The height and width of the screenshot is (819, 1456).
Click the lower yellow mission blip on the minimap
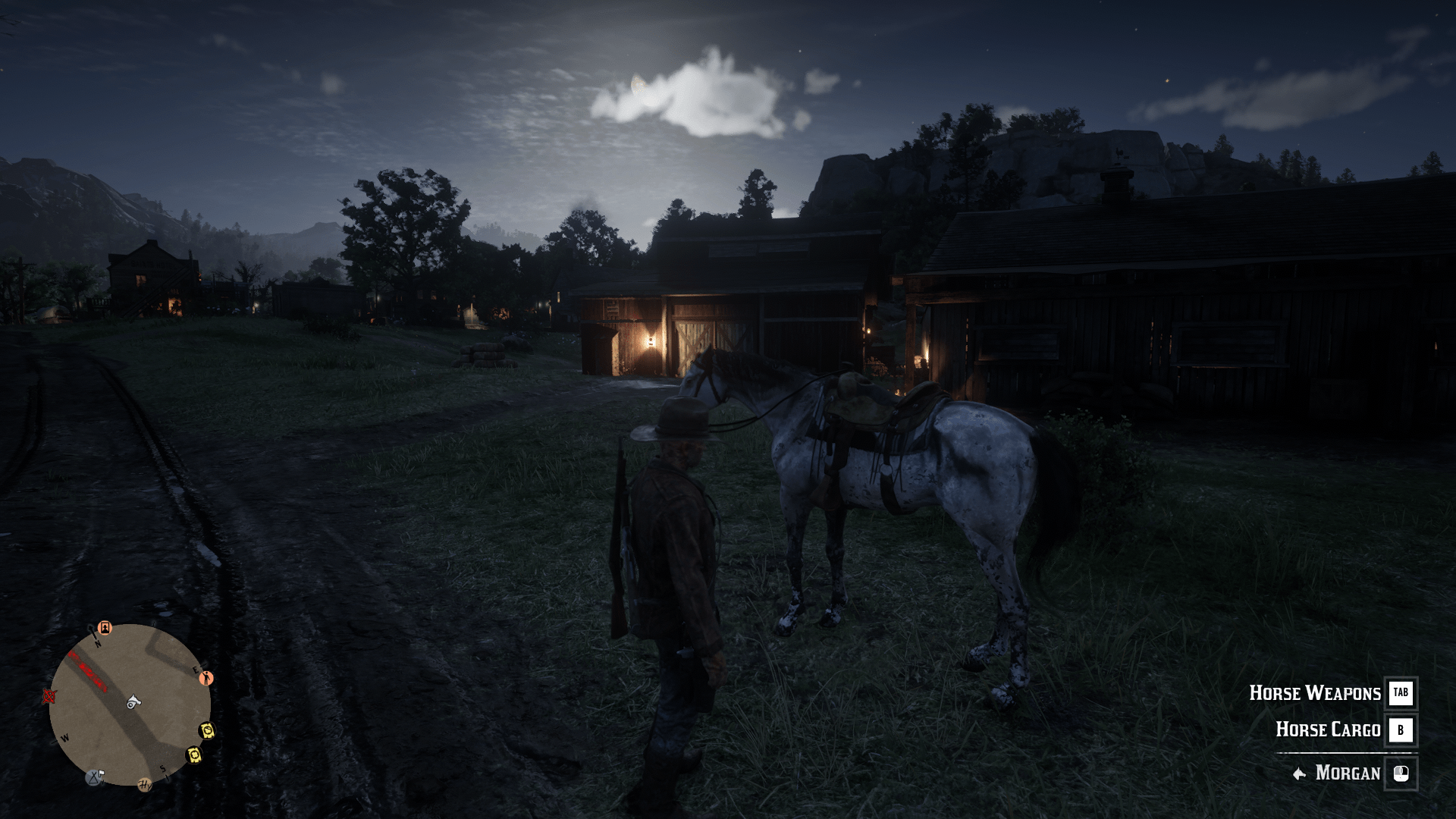[x=194, y=755]
